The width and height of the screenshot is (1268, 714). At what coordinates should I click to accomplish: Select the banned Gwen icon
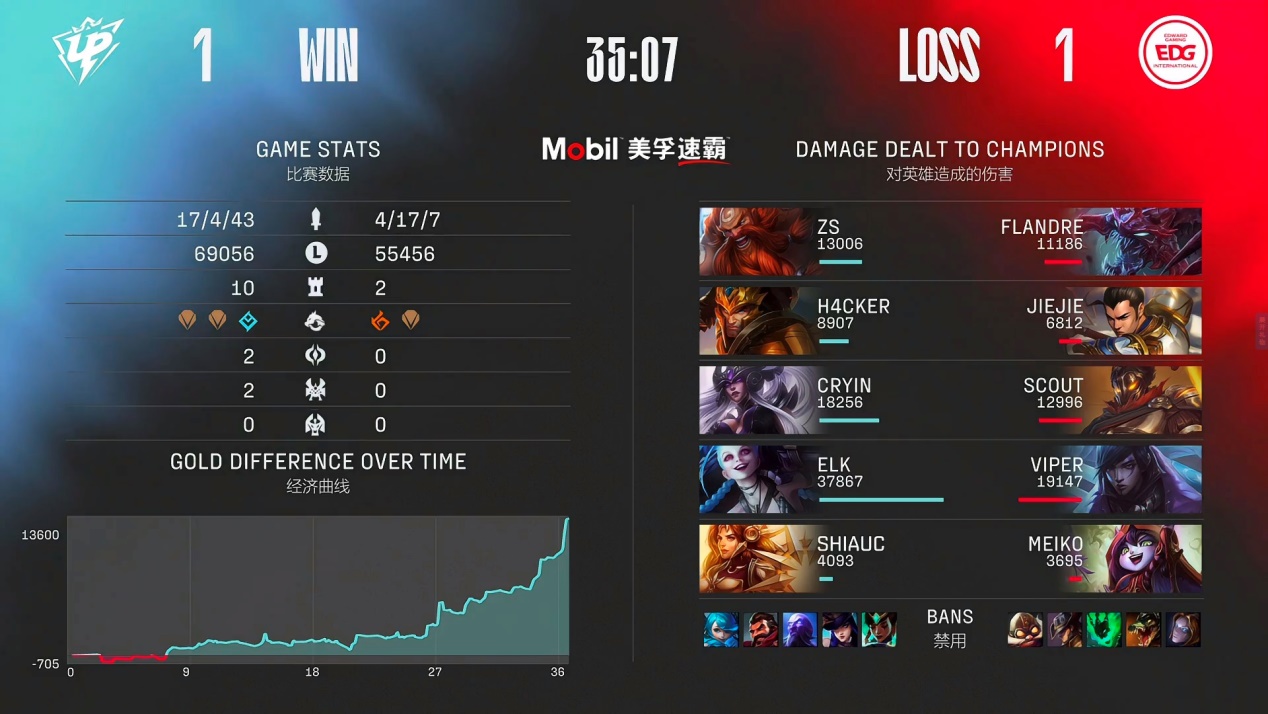pyautogui.click(x=721, y=630)
